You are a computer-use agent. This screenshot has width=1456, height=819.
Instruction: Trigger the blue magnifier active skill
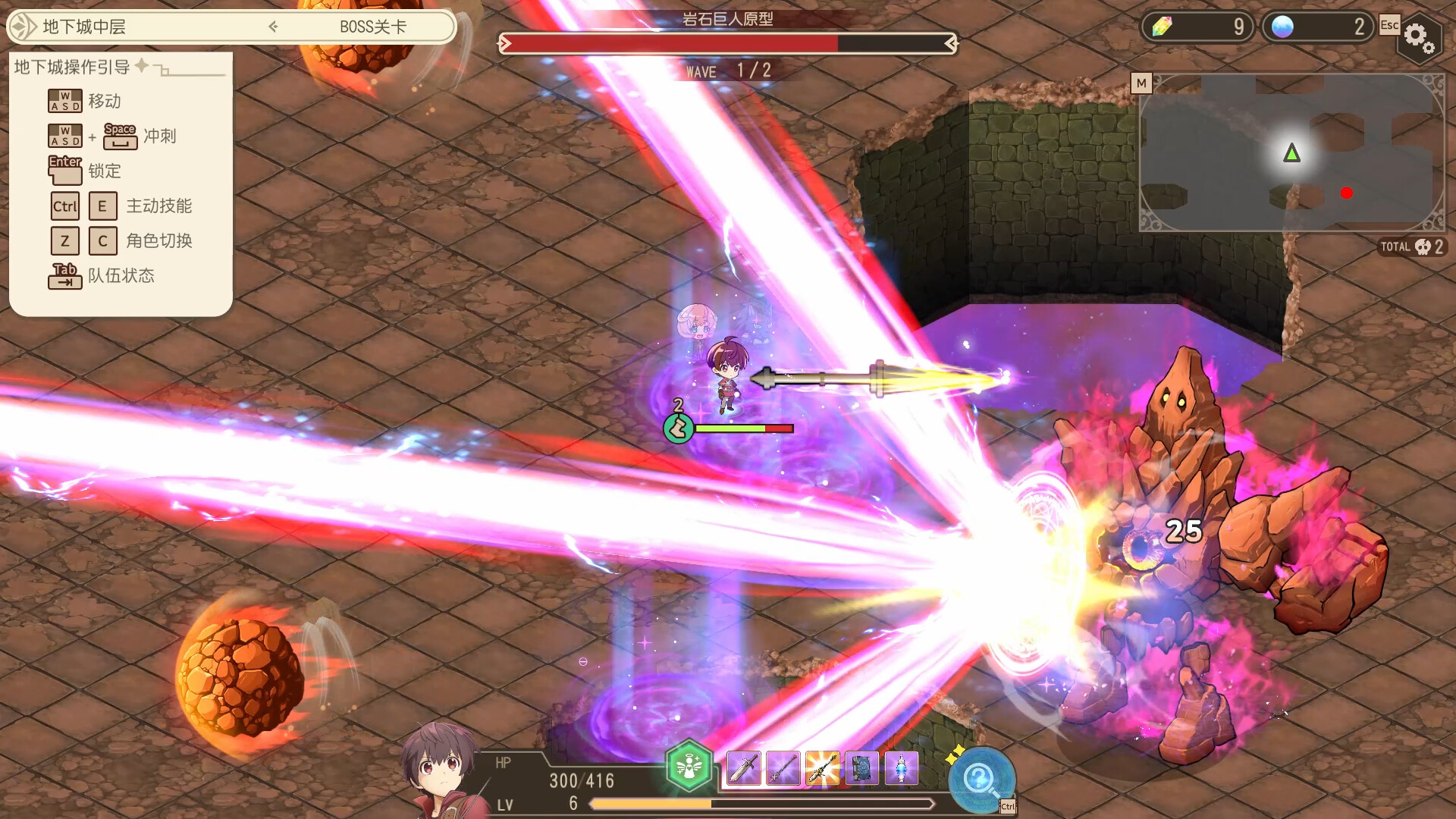(981, 779)
